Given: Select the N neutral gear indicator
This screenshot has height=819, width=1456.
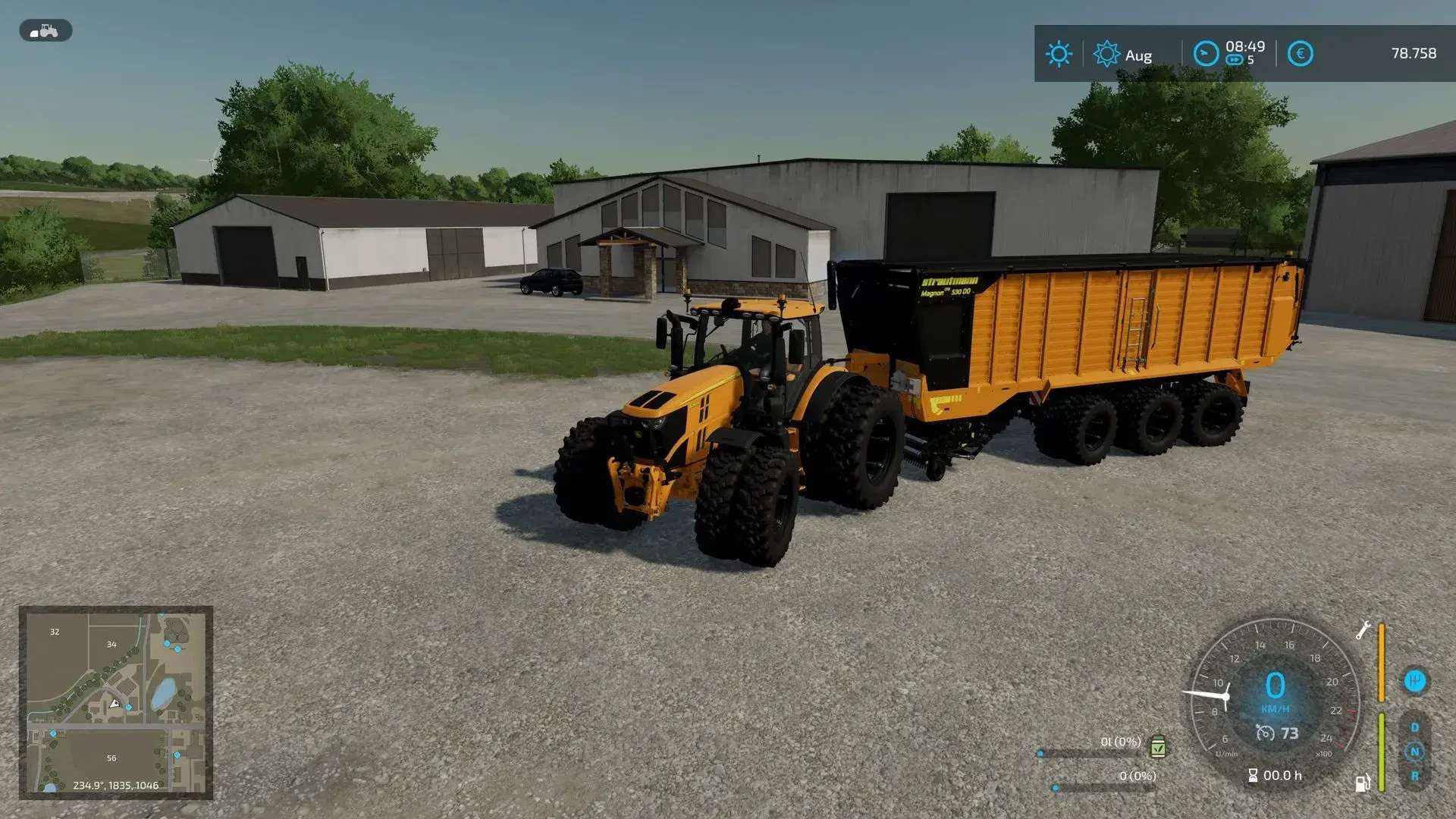Looking at the screenshot, I should [x=1414, y=752].
